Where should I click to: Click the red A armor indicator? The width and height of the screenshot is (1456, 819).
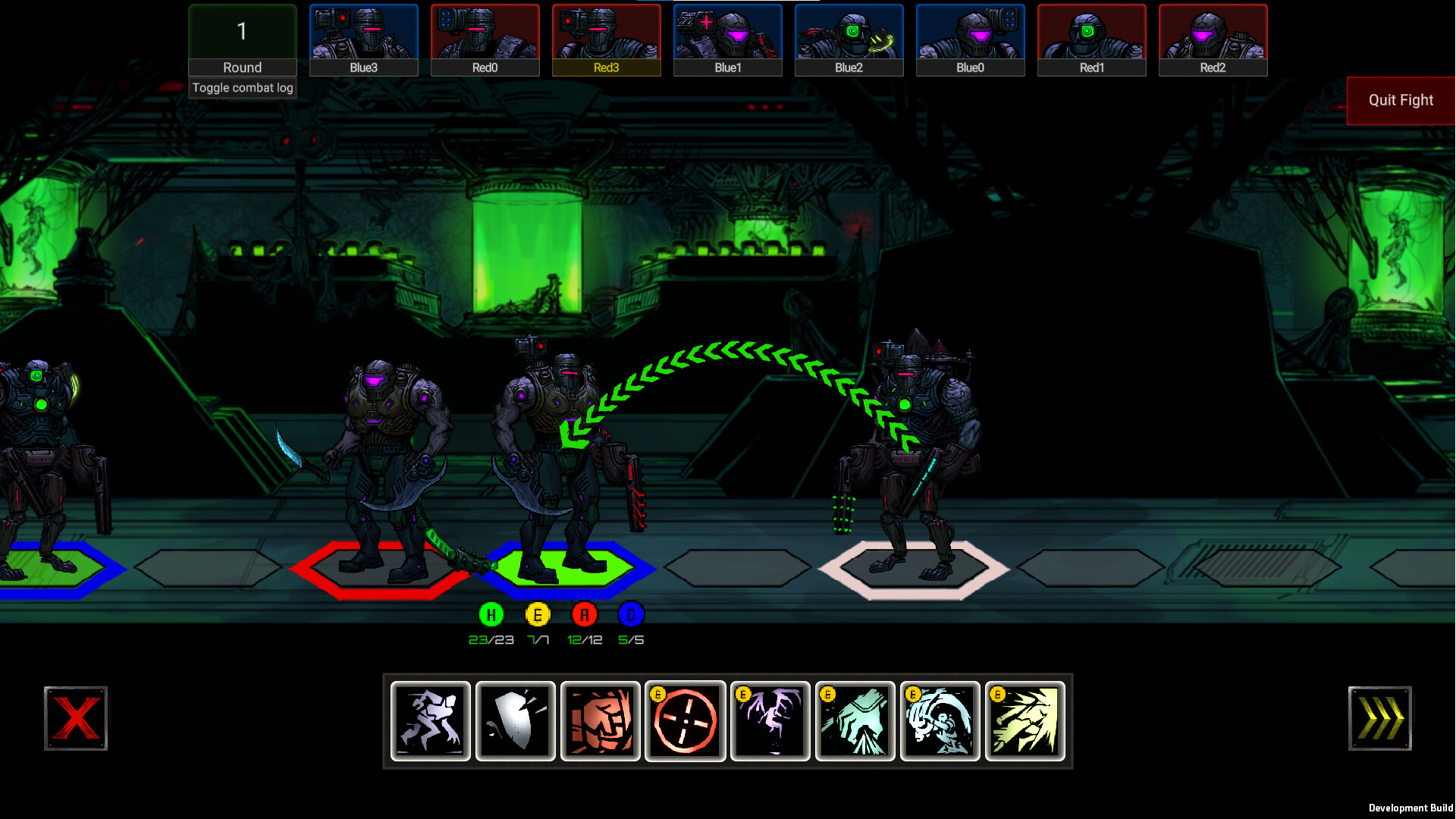click(584, 615)
